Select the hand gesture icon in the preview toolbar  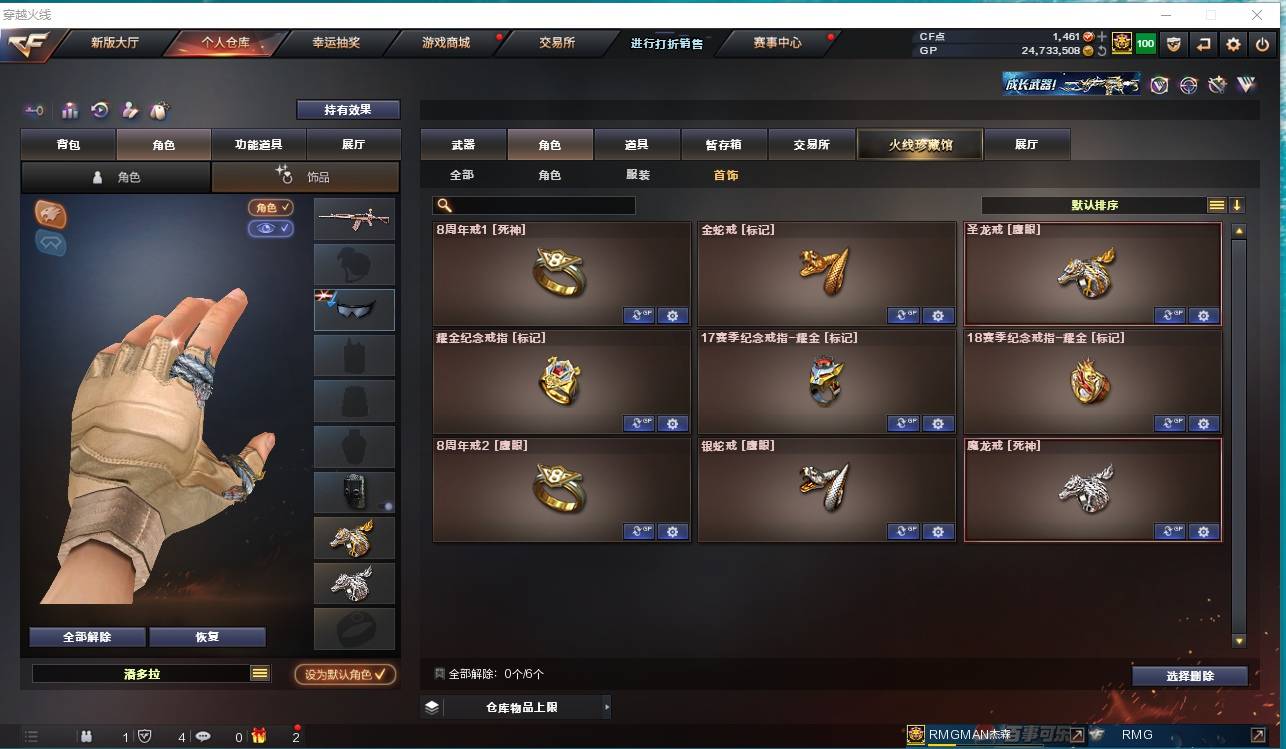click(x=128, y=110)
